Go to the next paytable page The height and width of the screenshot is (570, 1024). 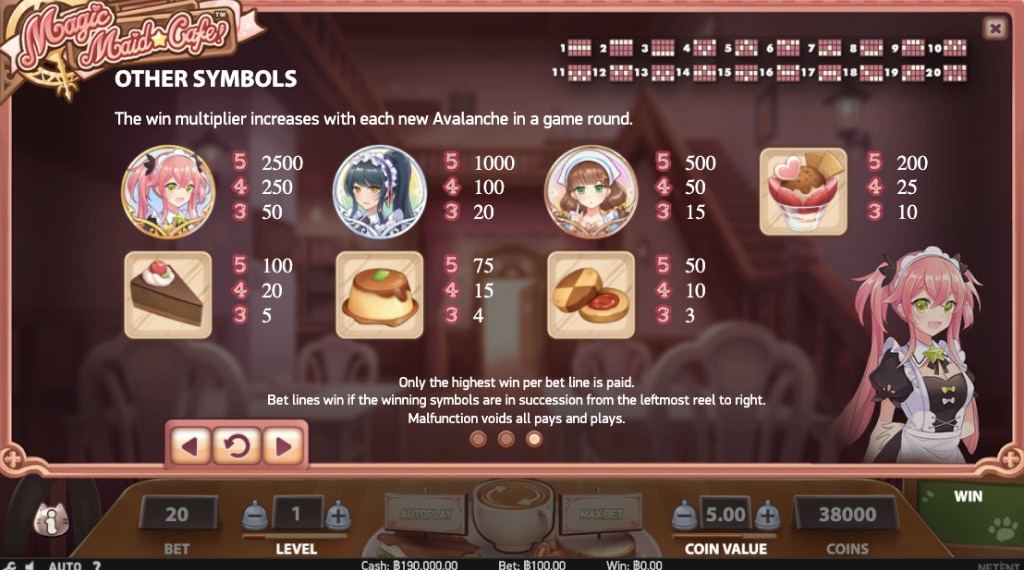pyautogui.click(x=283, y=445)
